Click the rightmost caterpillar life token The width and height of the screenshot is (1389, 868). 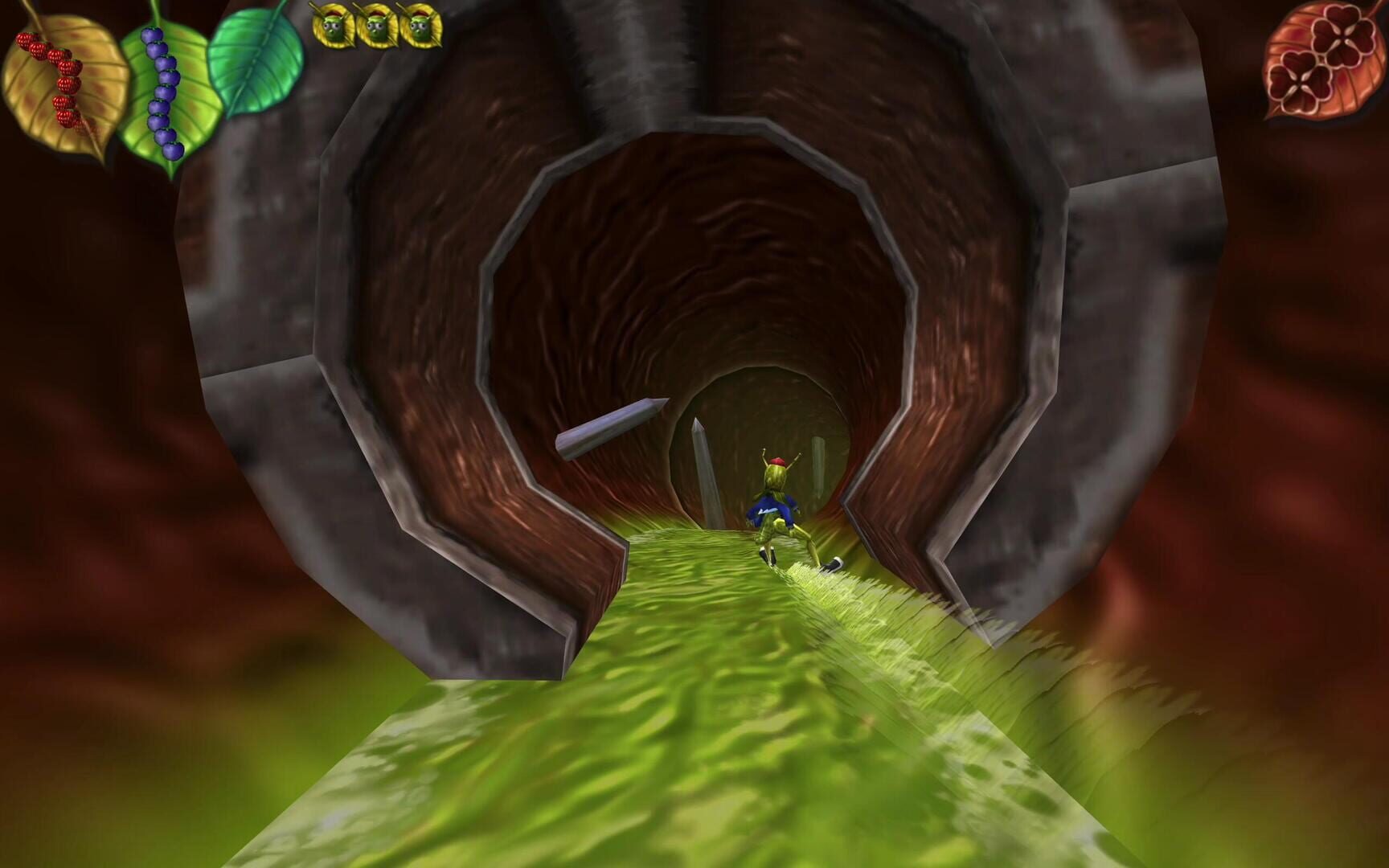coord(419,24)
